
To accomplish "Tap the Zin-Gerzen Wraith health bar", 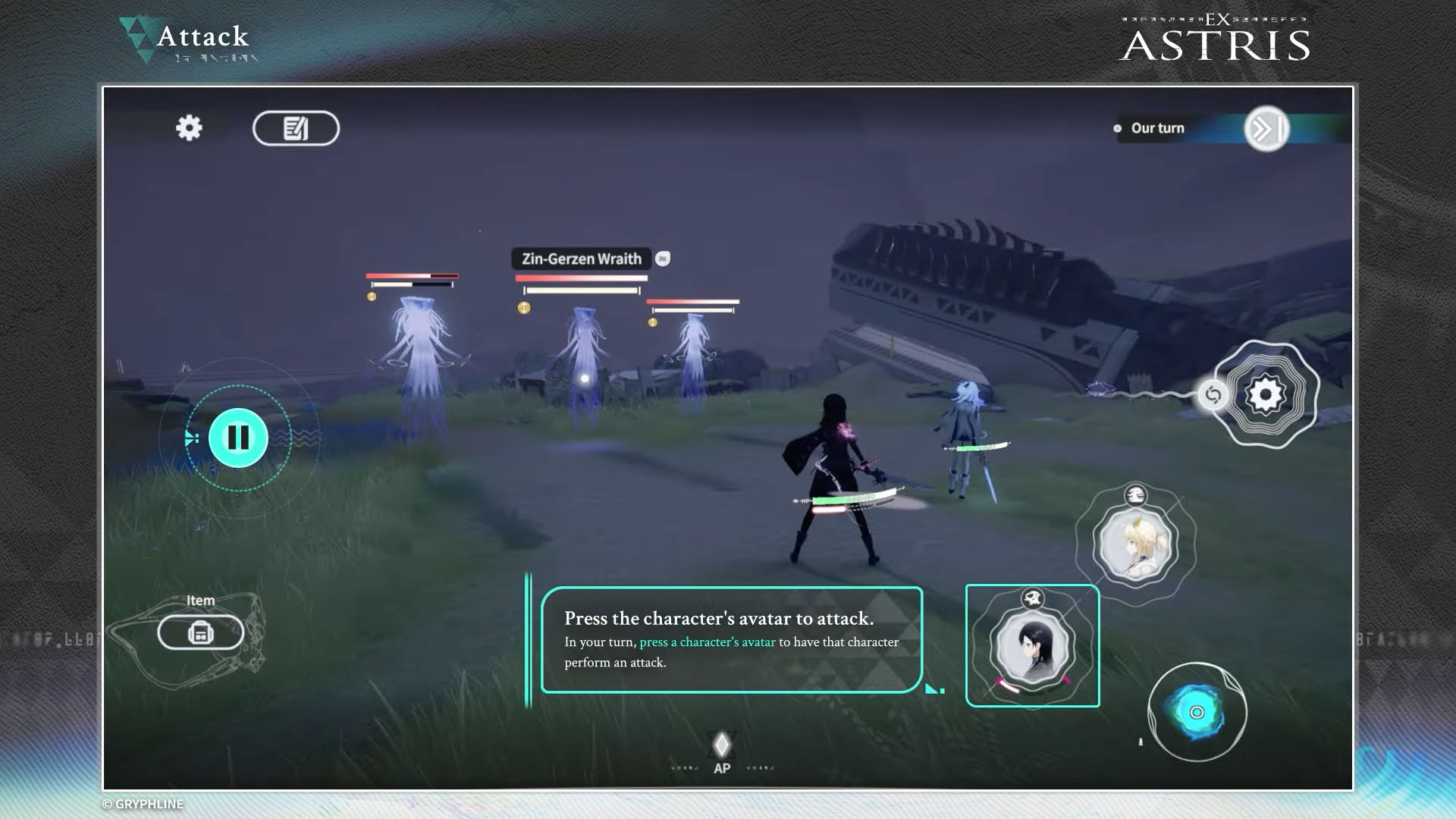I will pyautogui.click(x=580, y=278).
